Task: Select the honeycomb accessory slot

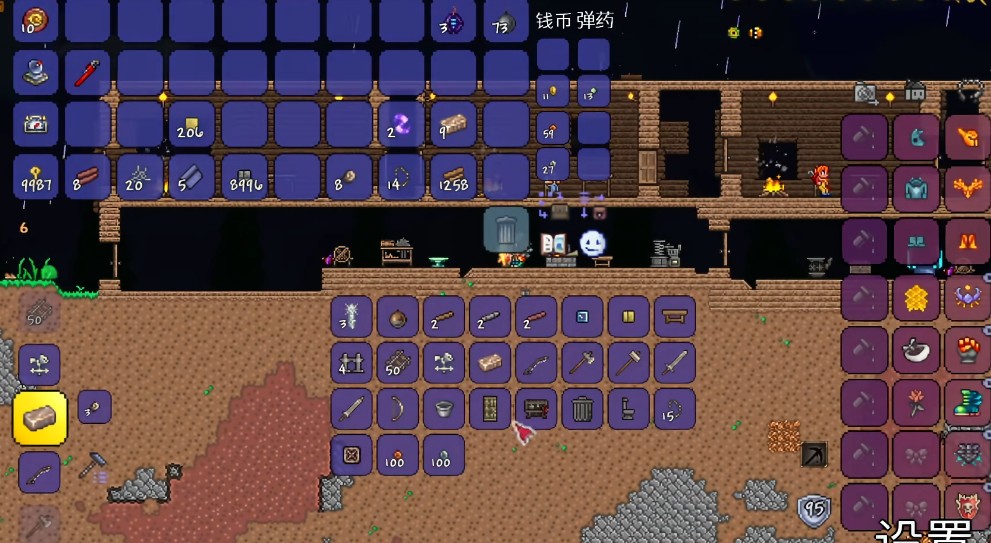Action: pyautogui.click(x=916, y=297)
